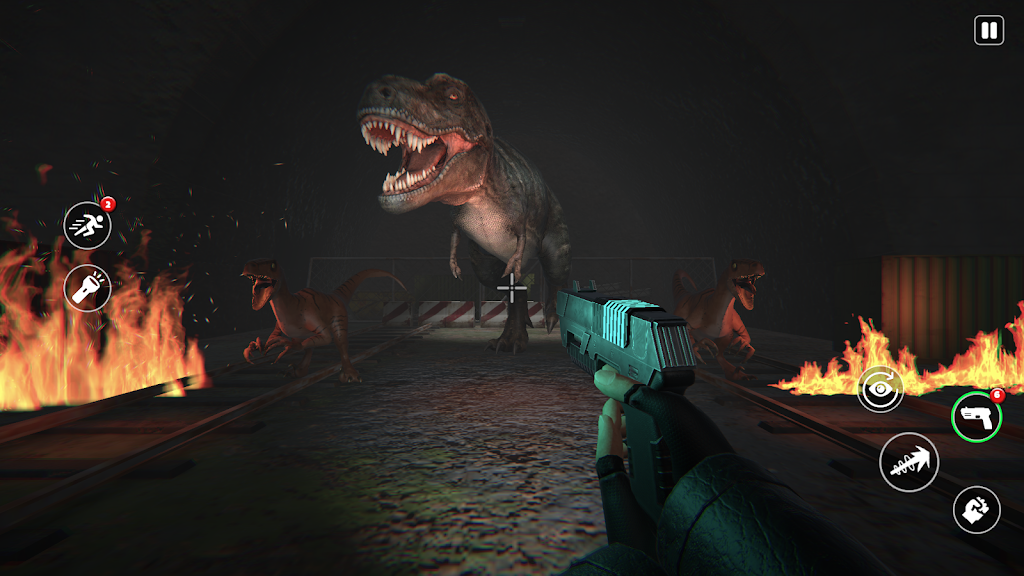
Task: Punch with the fist melee button
Action: pyautogui.click(x=976, y=510)
